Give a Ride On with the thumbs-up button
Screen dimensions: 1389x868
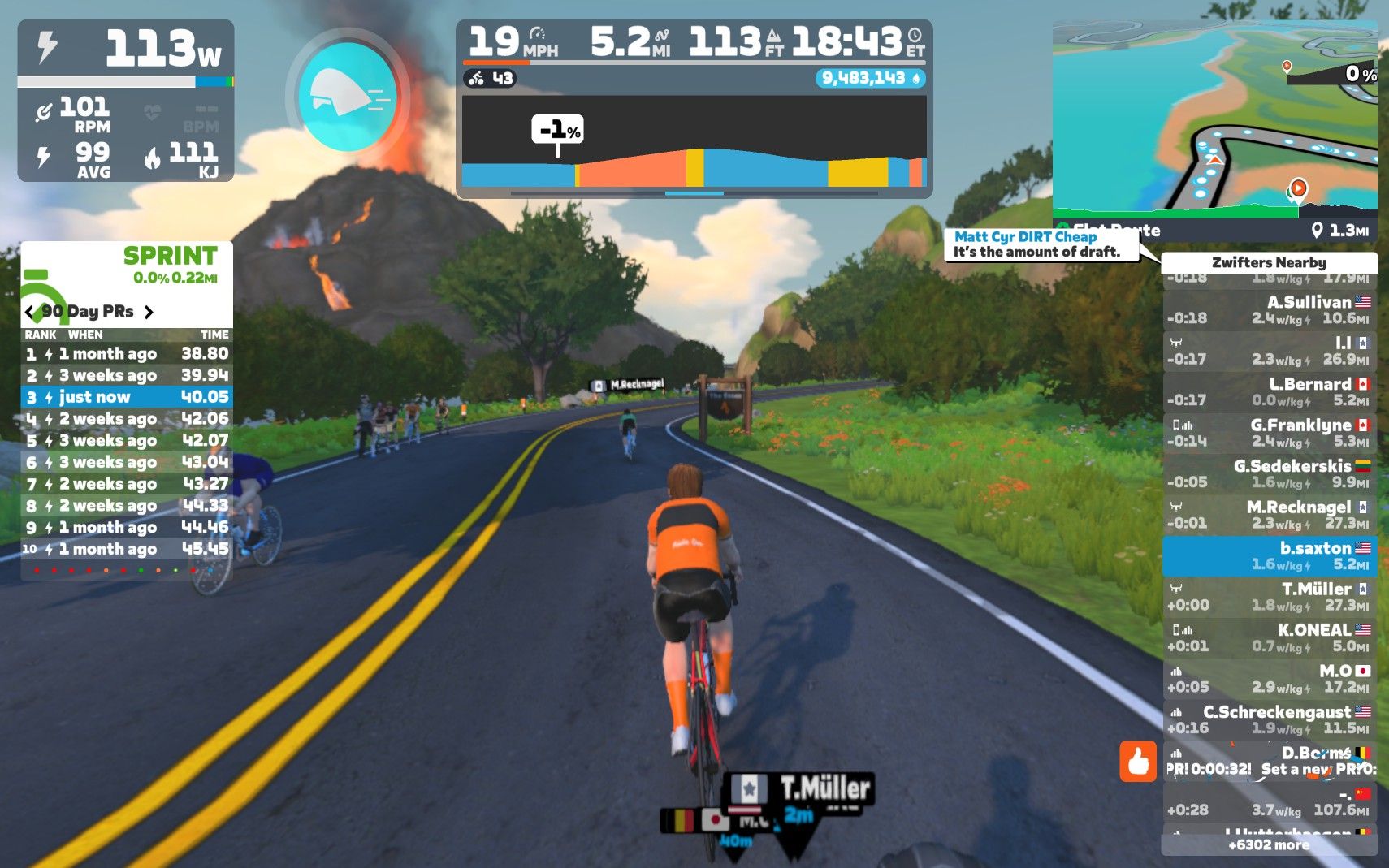coord(1137,762)
